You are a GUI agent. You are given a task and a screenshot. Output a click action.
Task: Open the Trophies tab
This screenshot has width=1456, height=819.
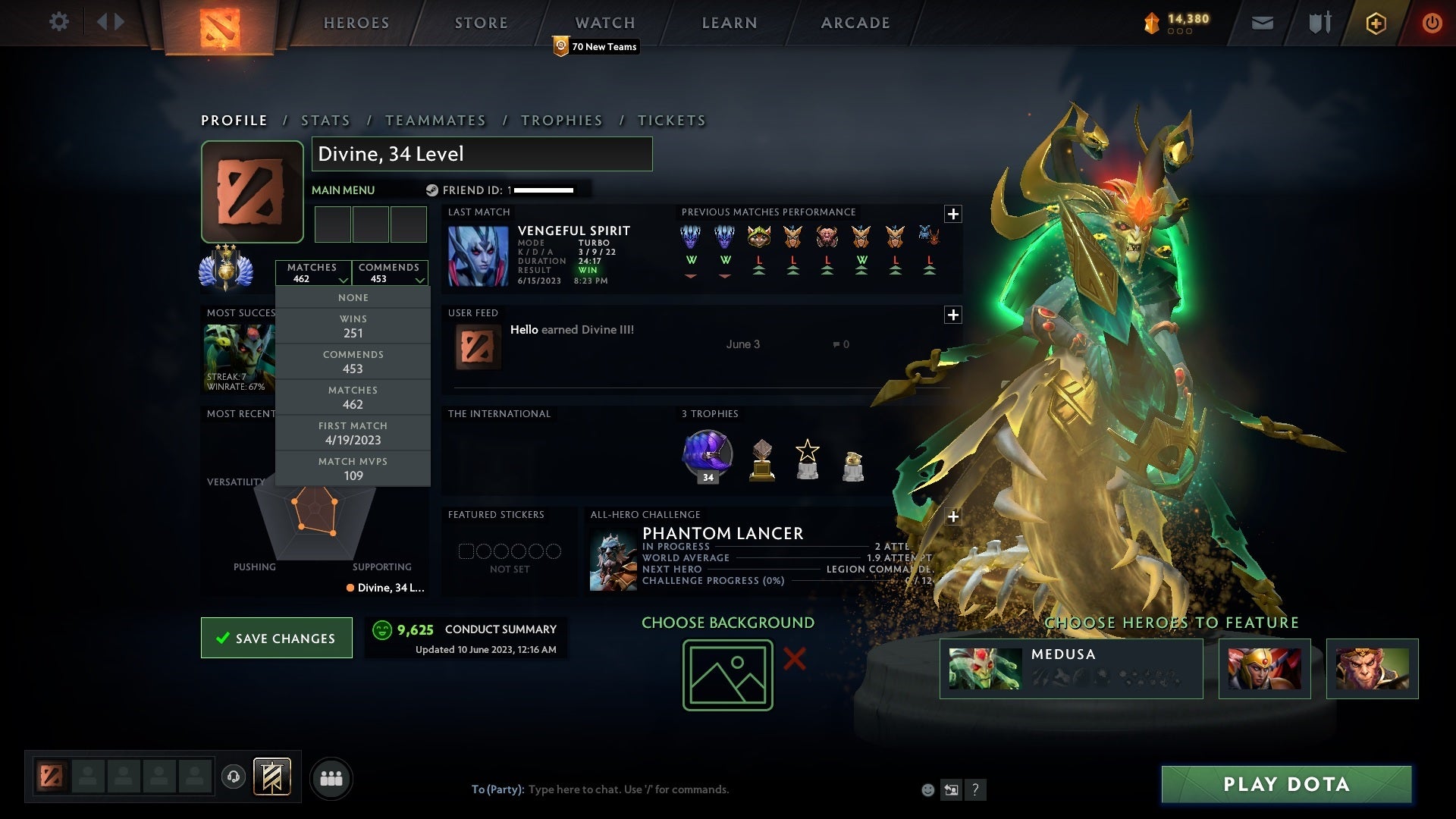click(x=561, y=121)
